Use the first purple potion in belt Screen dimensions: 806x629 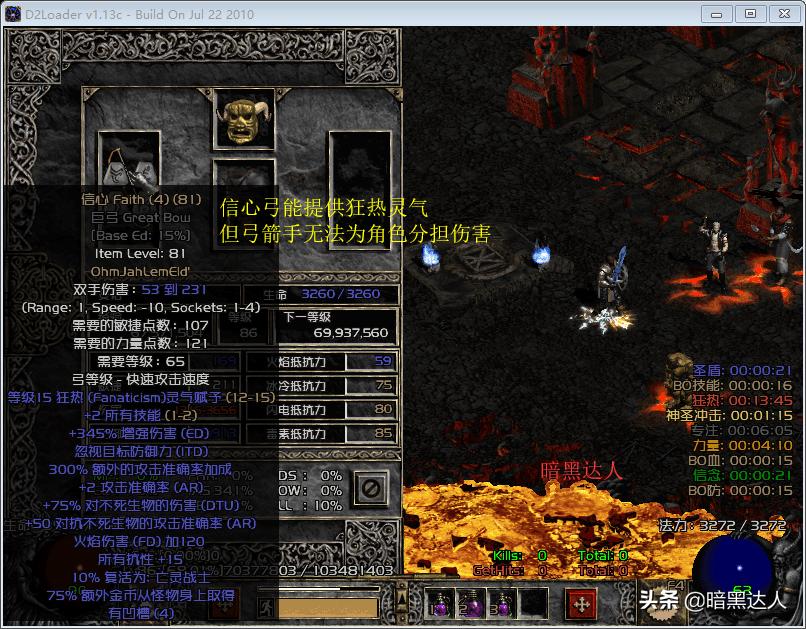click(440, 602)
